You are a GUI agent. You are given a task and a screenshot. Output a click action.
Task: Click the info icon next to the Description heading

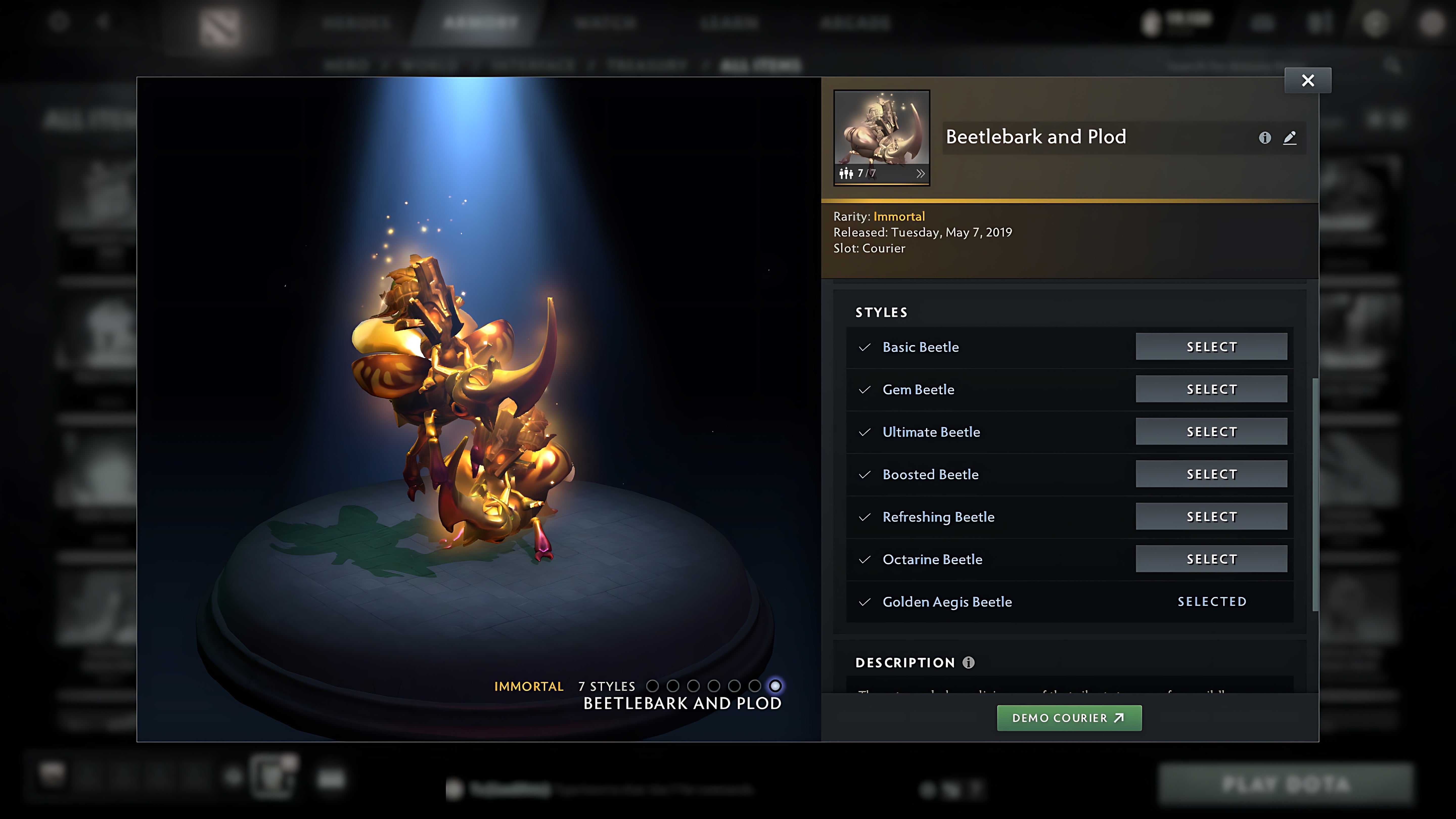point(968,663)
